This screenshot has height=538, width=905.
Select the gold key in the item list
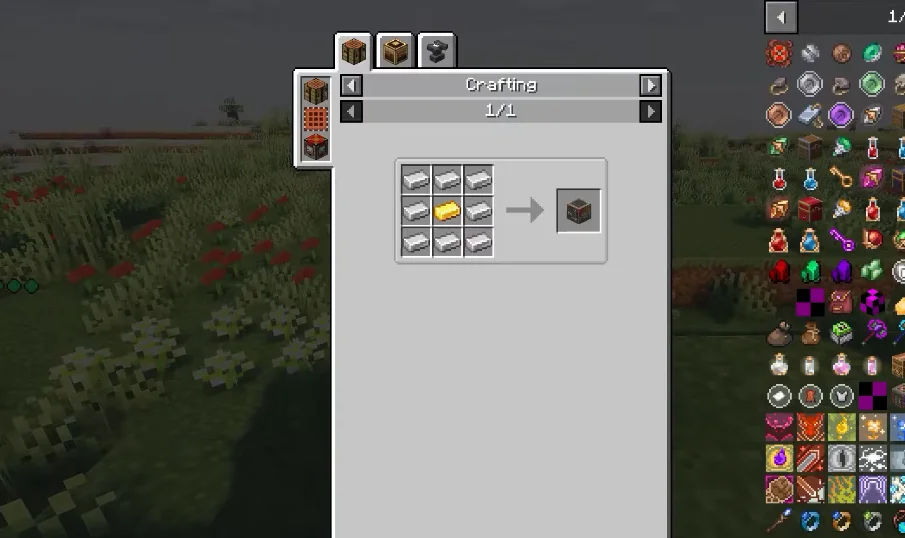click(x=840, y=178)
